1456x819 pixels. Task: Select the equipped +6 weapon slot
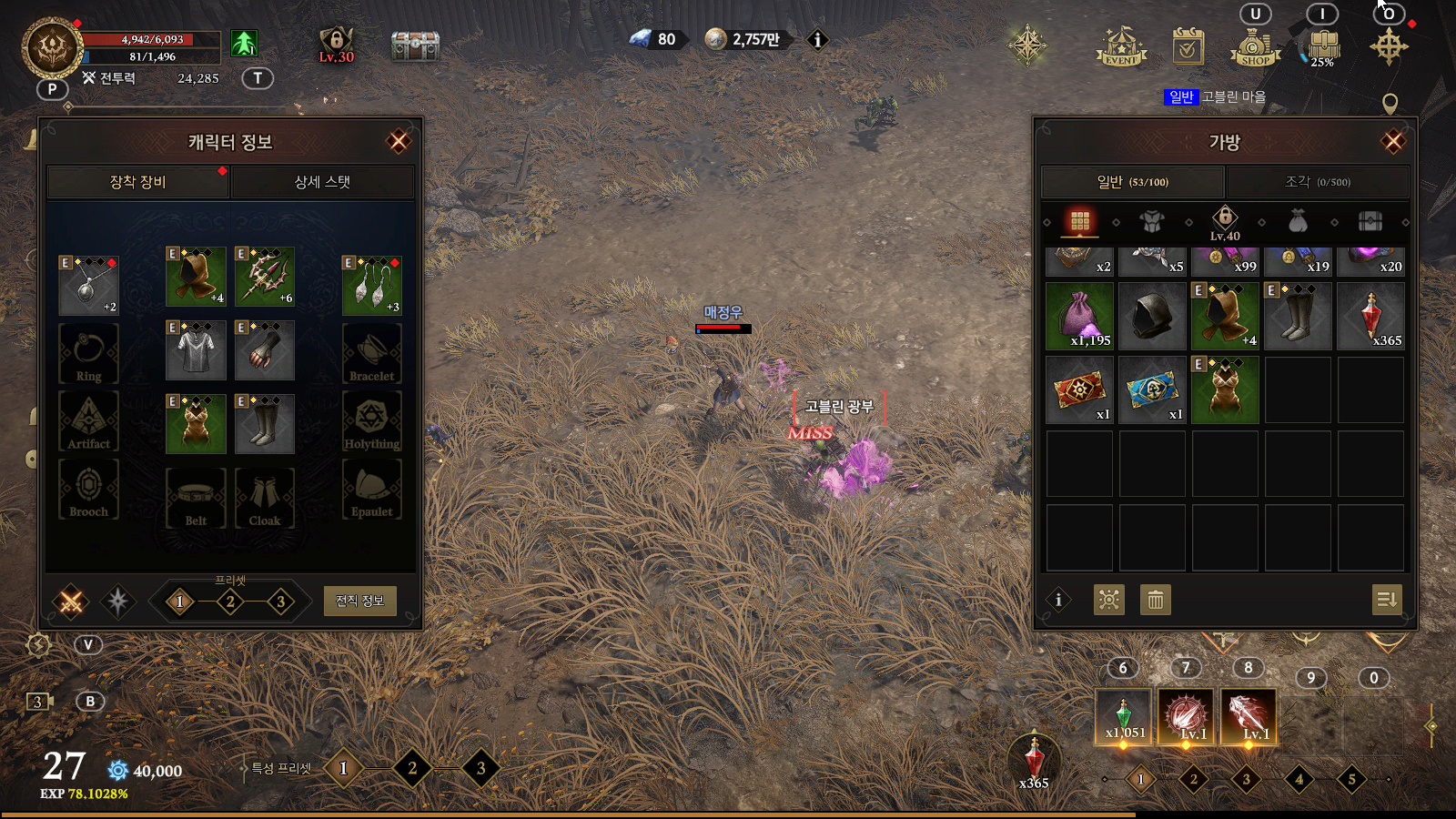265,276
